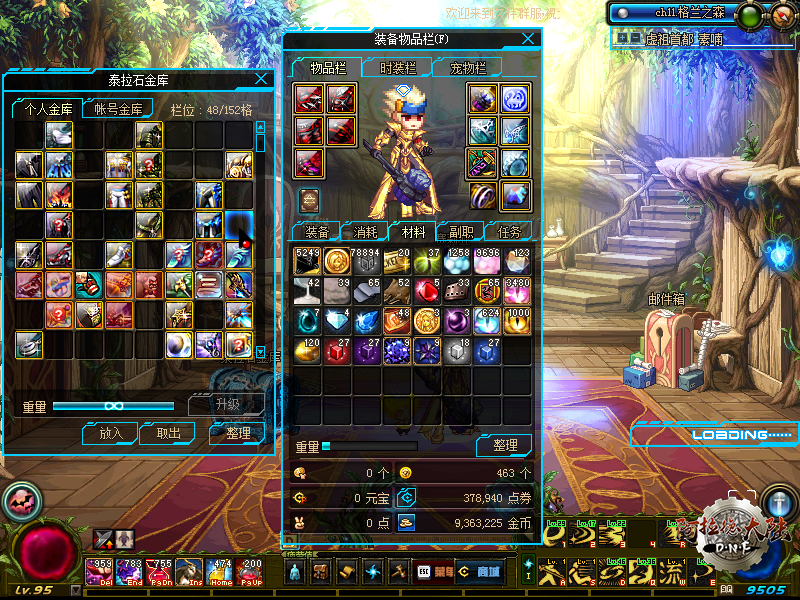800x600 pixels.
Task: Close the equipment inventory window
Action: click(528, 39)
